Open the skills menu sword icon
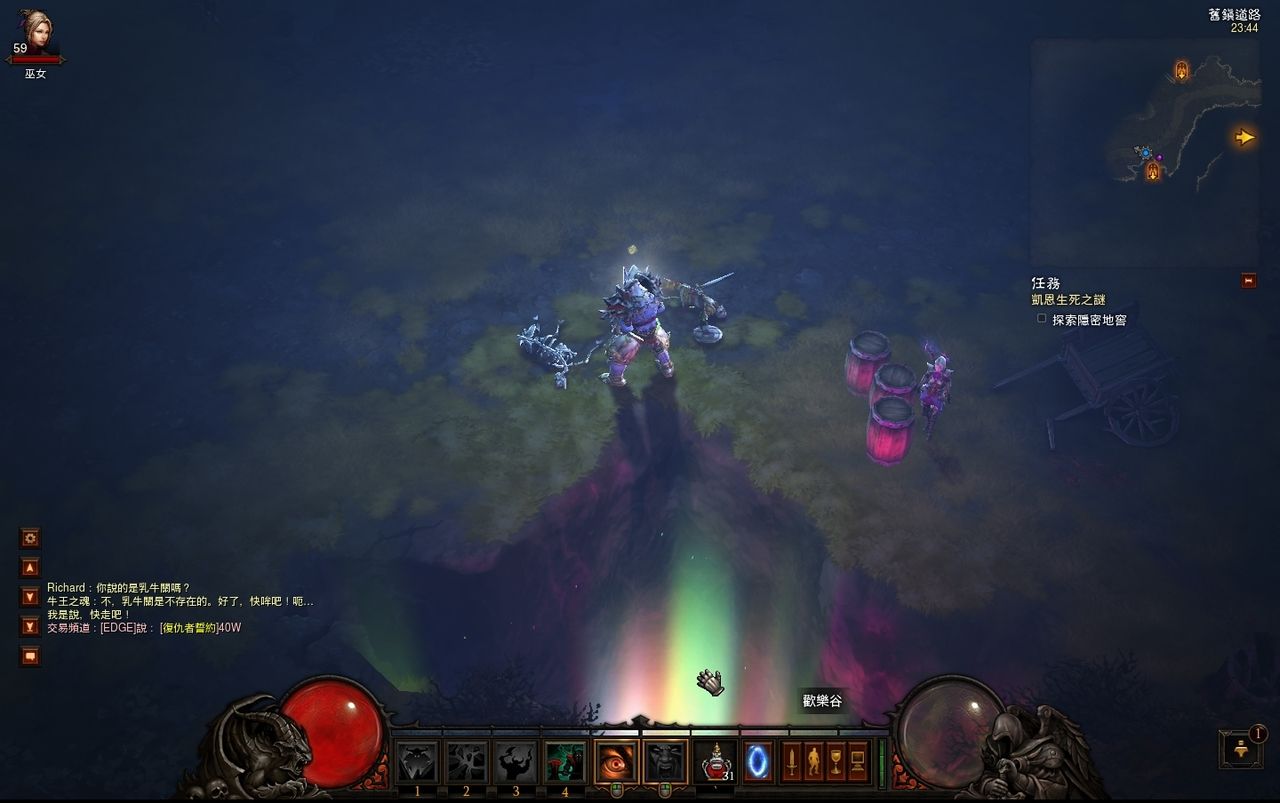 [791, 762]
